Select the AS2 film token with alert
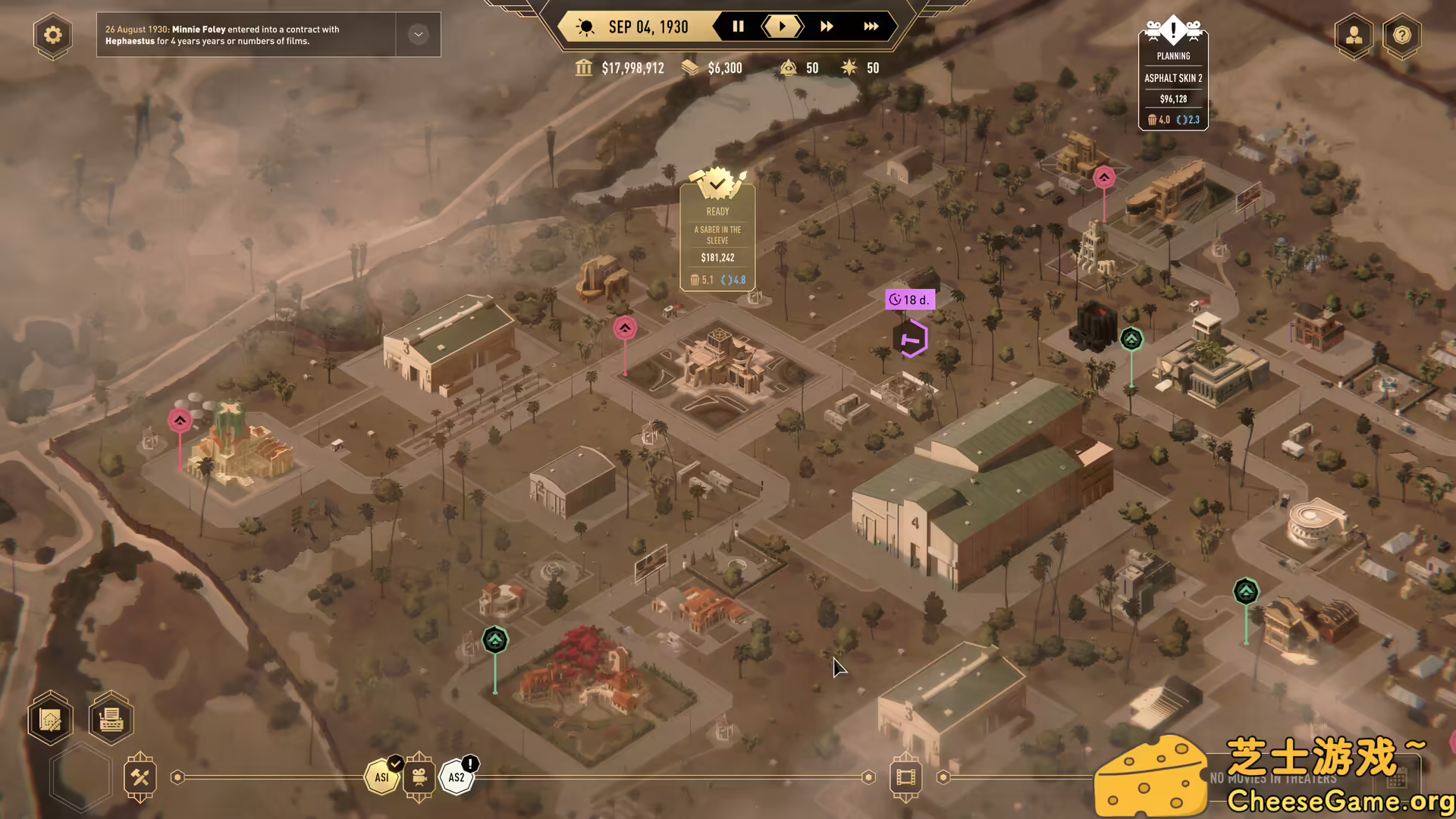The width and height of the screenshot is (1456, 819). pos(457,777)
